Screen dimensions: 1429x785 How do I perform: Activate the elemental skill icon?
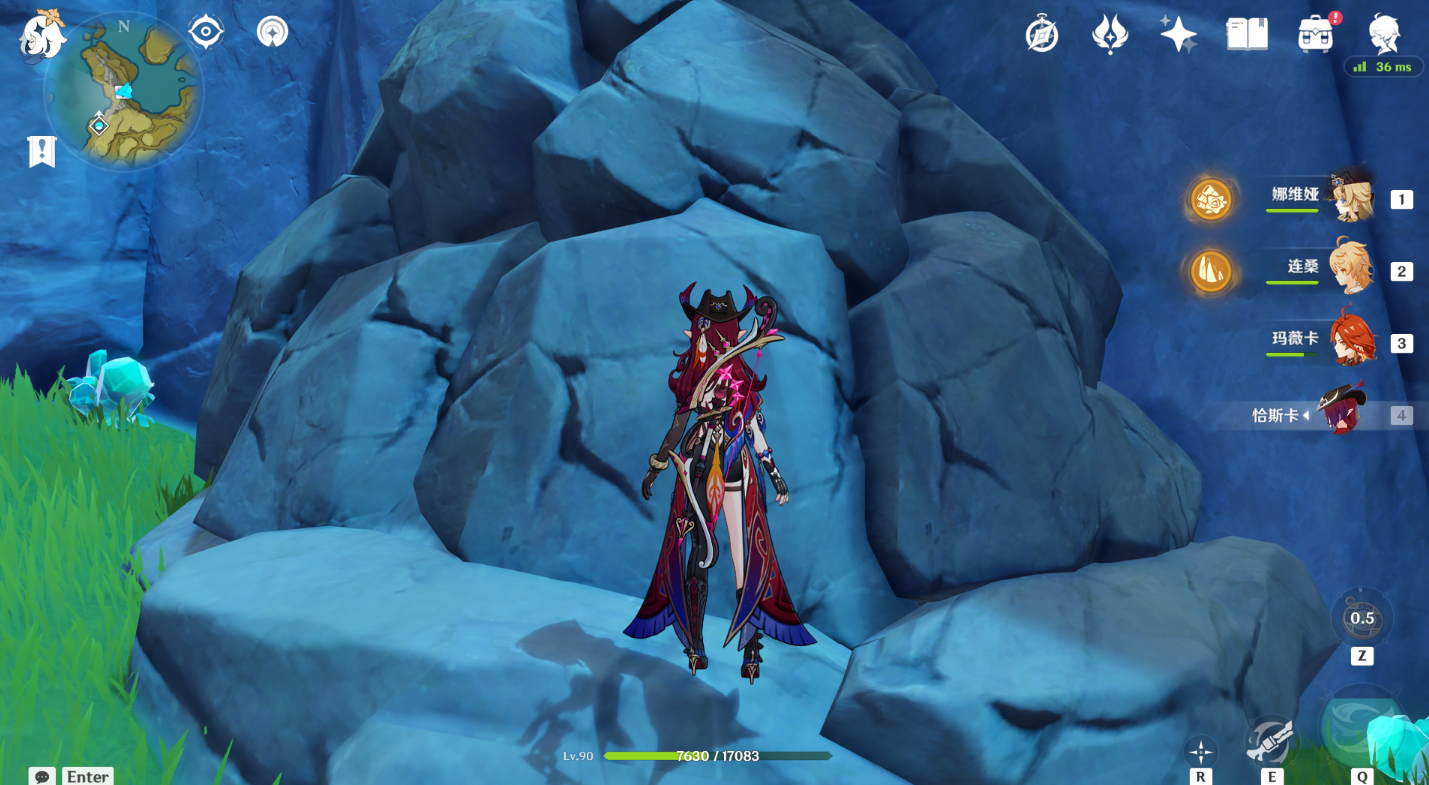point(1271,743)
